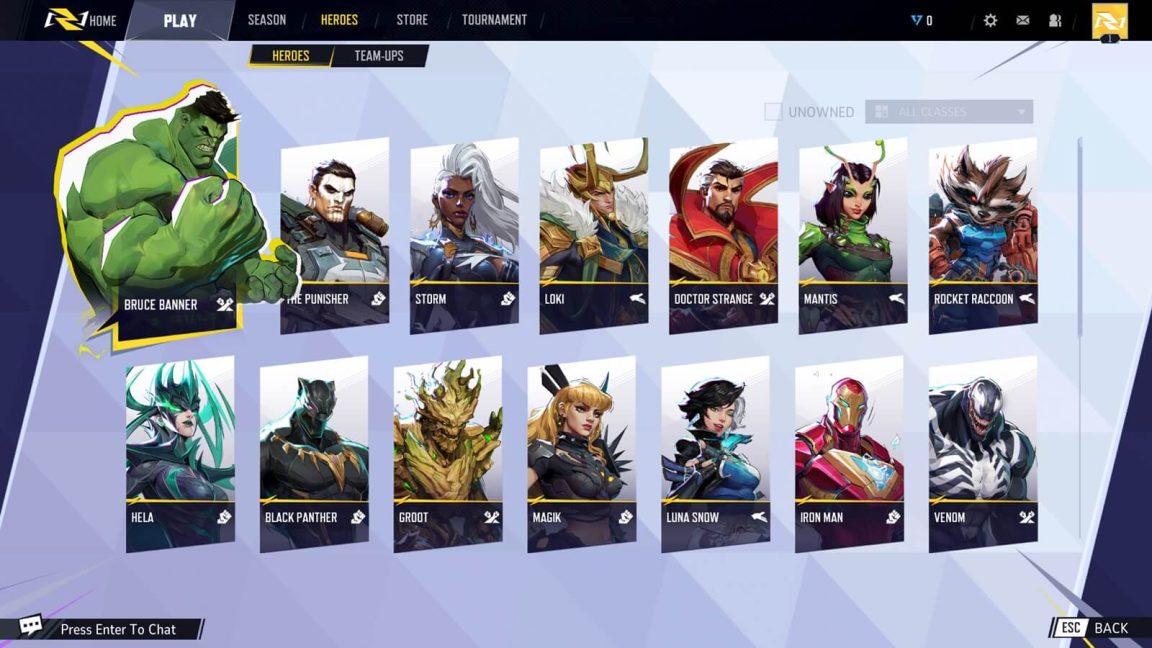Select the Rocket Raccoon hero card

(983, 235)
